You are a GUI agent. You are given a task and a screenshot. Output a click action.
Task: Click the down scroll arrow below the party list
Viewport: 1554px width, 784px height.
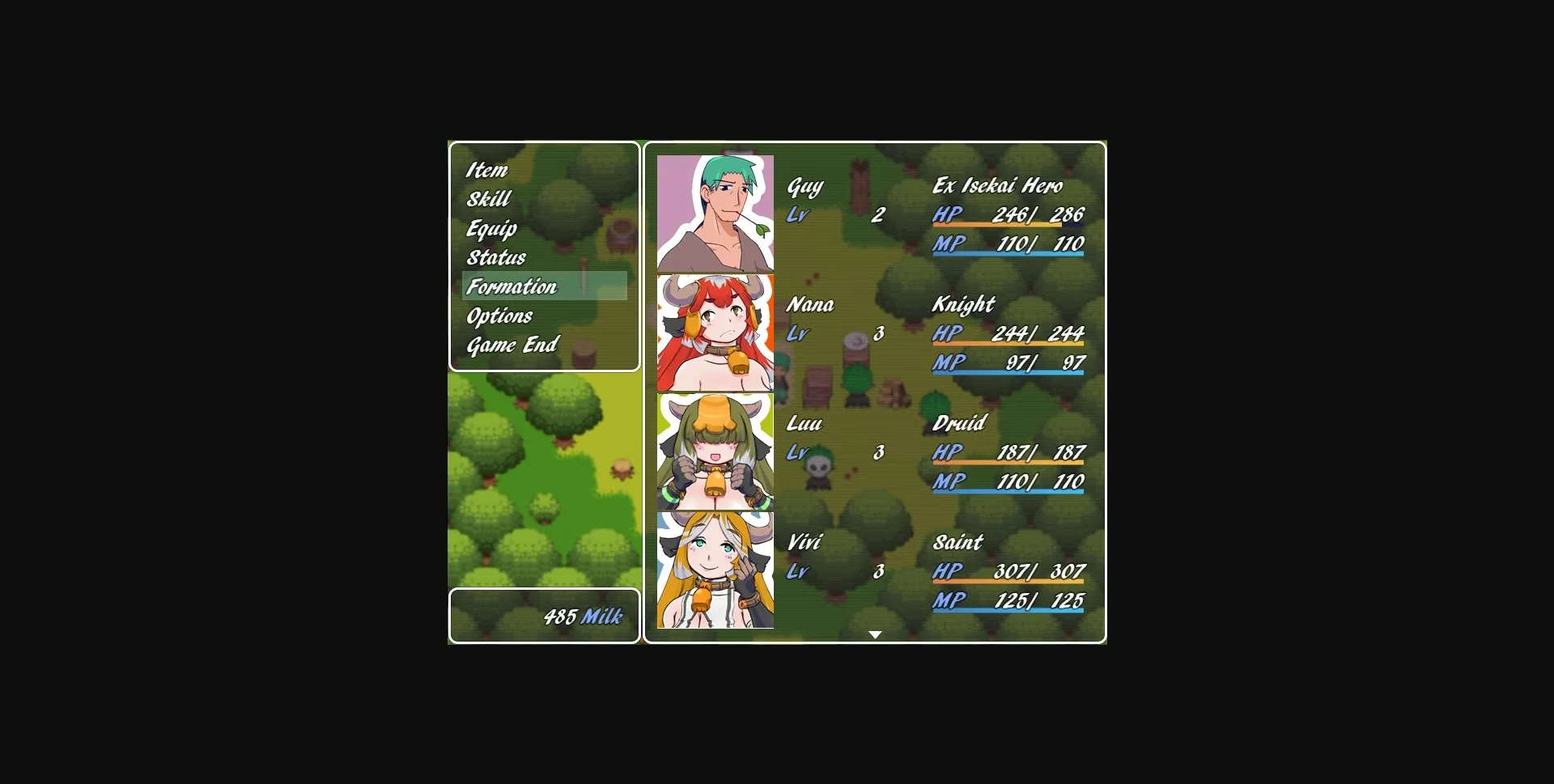[x=875, y=634]
